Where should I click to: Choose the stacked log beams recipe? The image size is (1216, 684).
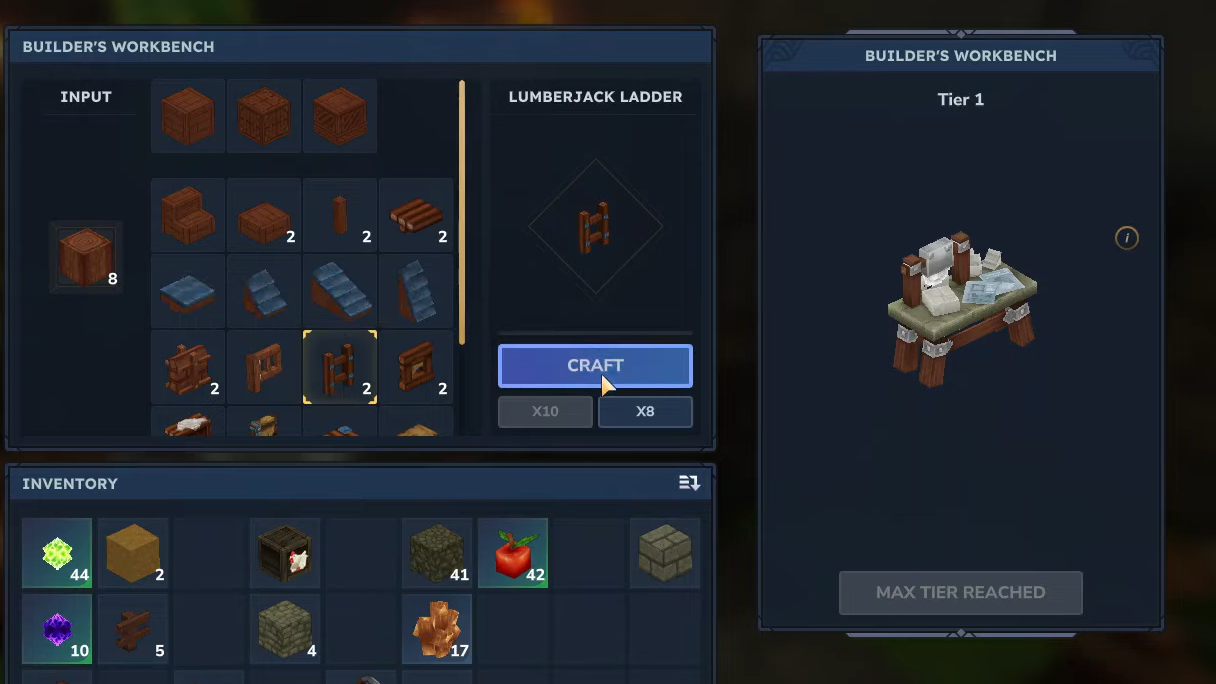click(x=416, y=215)
